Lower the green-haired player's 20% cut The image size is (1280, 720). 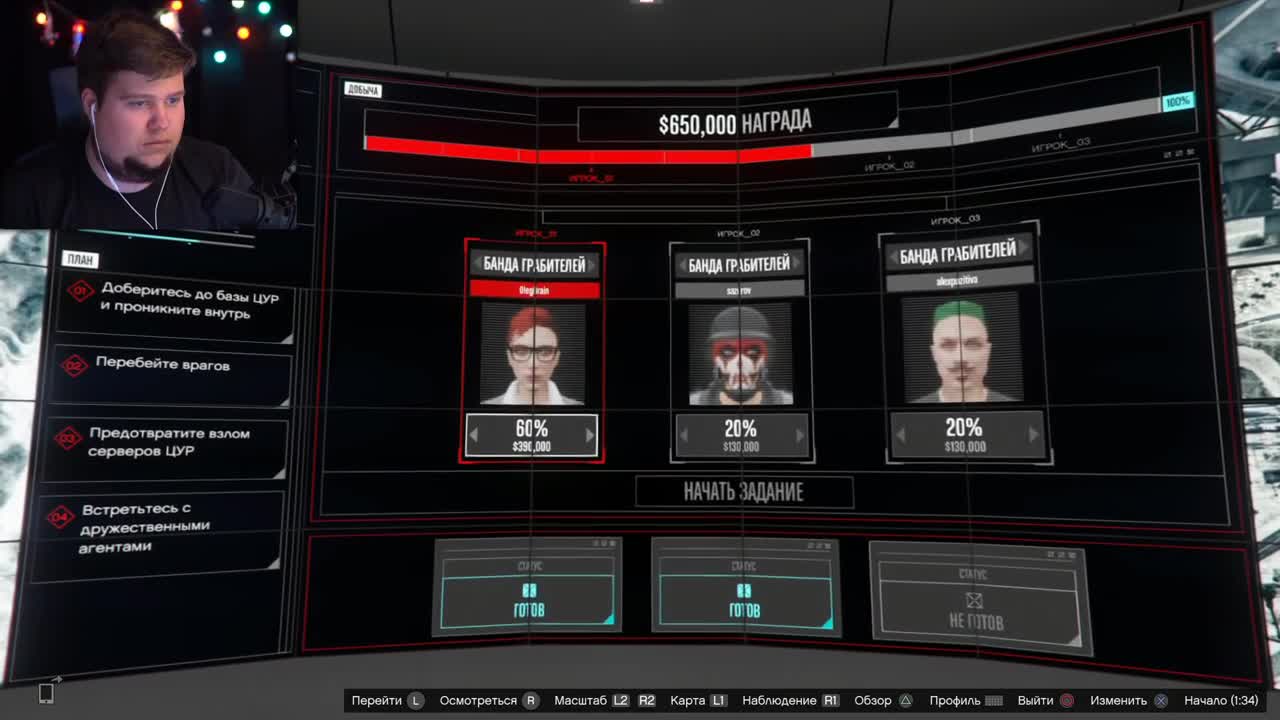pyautogui.click(x=900, y=435)
